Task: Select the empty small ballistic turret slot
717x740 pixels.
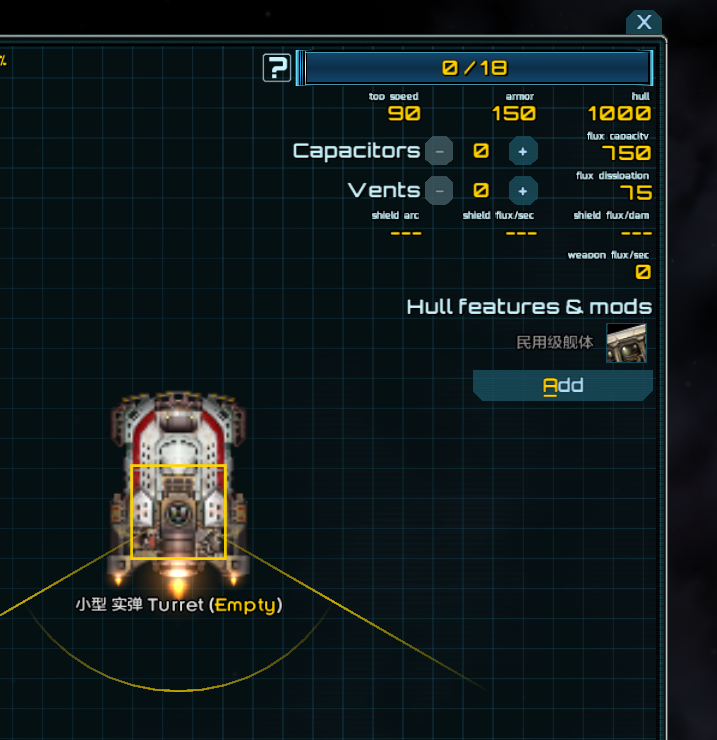Action: 179,511
